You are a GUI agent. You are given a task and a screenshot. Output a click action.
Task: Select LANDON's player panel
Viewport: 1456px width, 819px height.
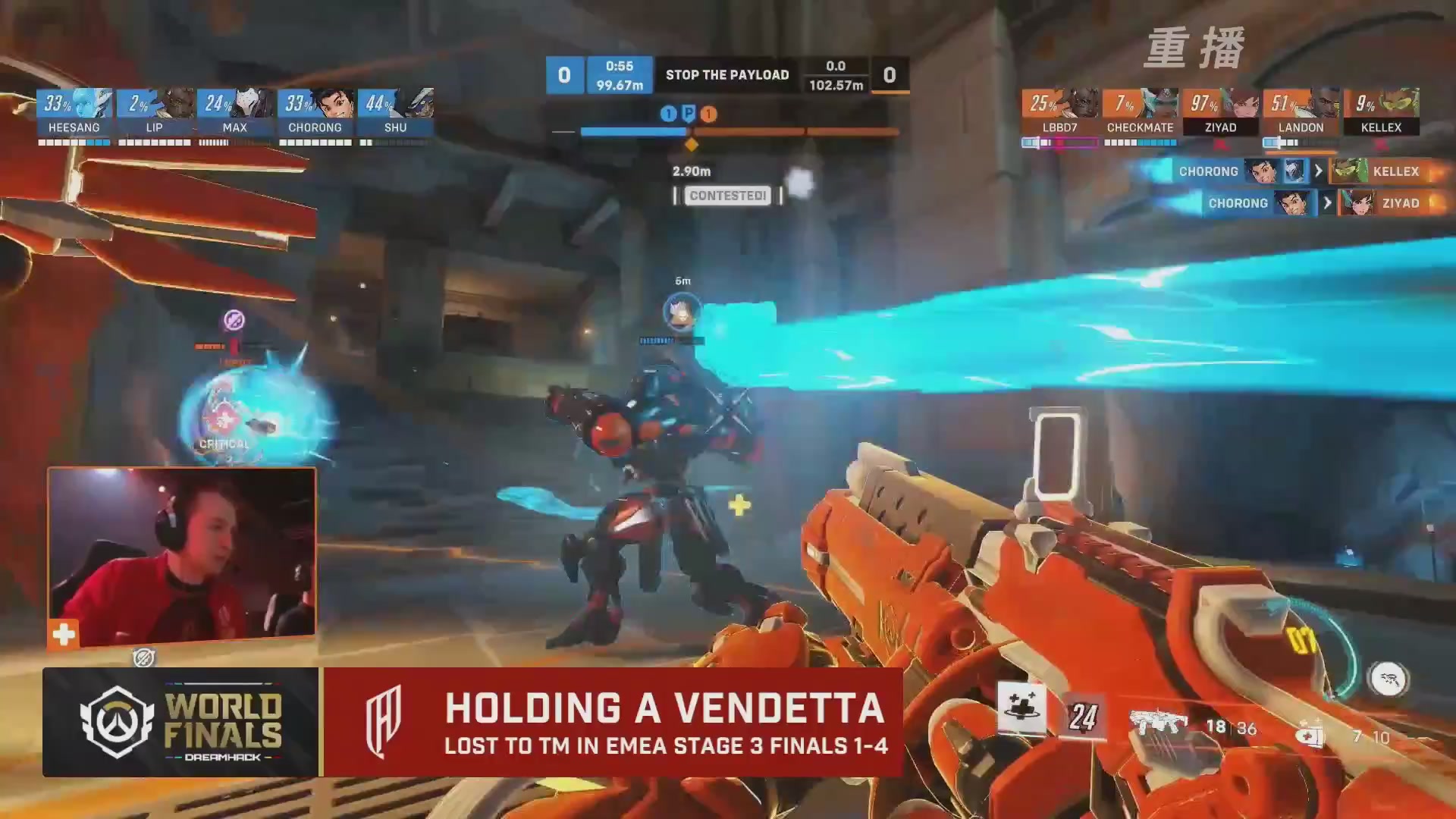[1301, 112]
